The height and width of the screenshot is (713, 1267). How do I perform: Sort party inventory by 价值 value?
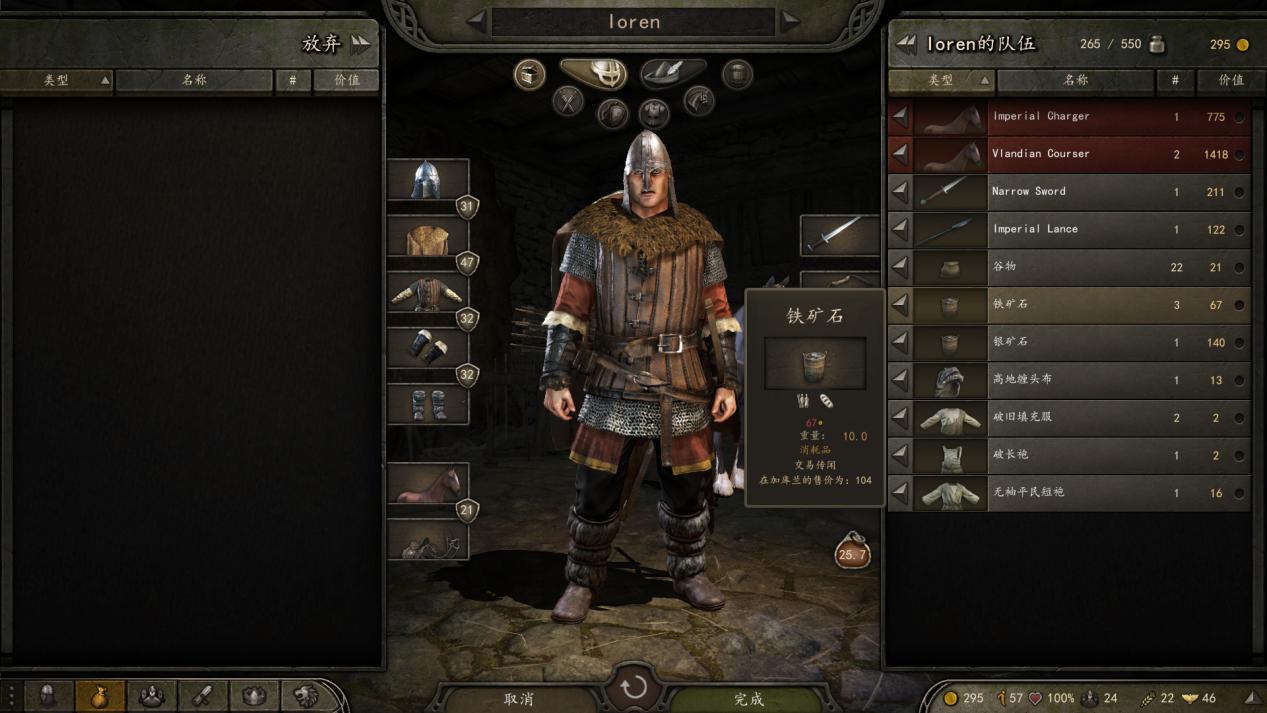pos(1231,80)
